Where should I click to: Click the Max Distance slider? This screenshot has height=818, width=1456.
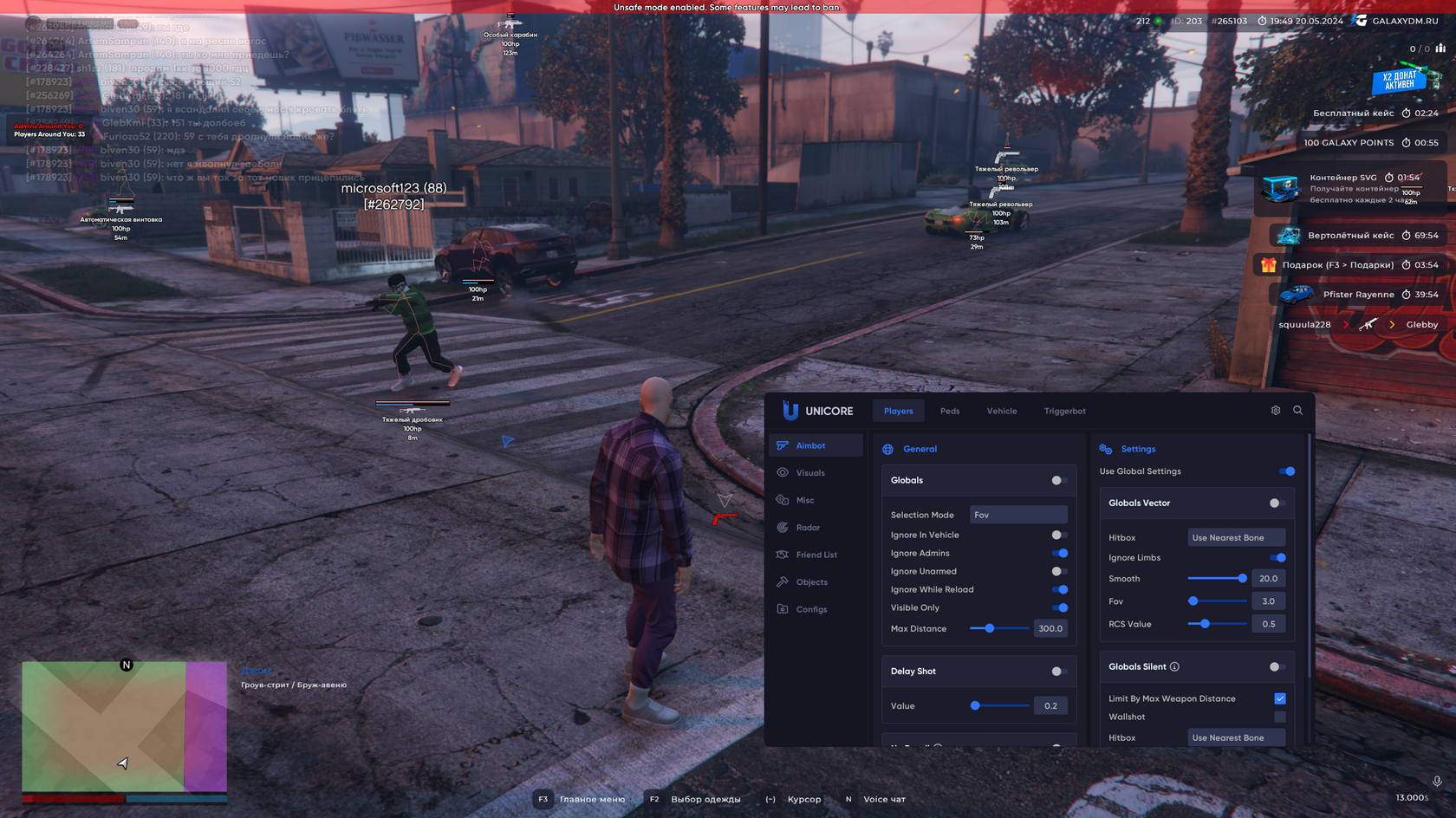999,629
